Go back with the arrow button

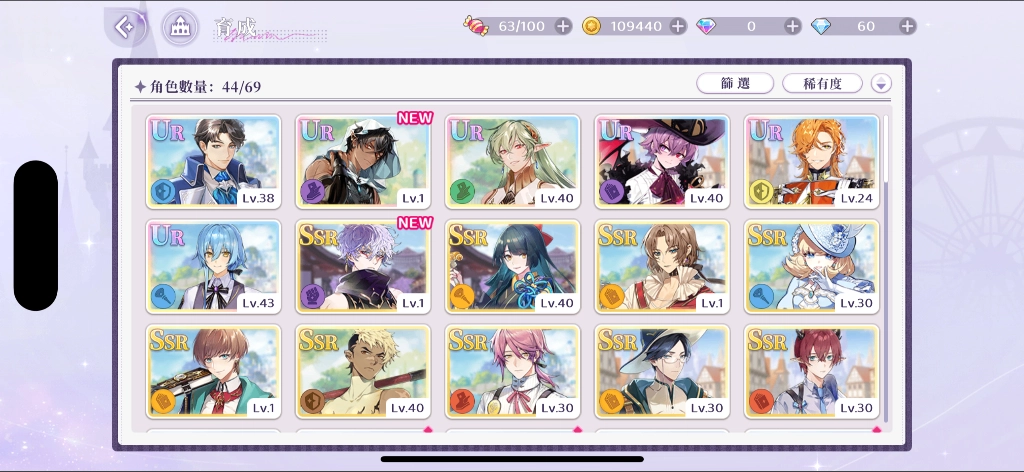click(x=125, y=27)
